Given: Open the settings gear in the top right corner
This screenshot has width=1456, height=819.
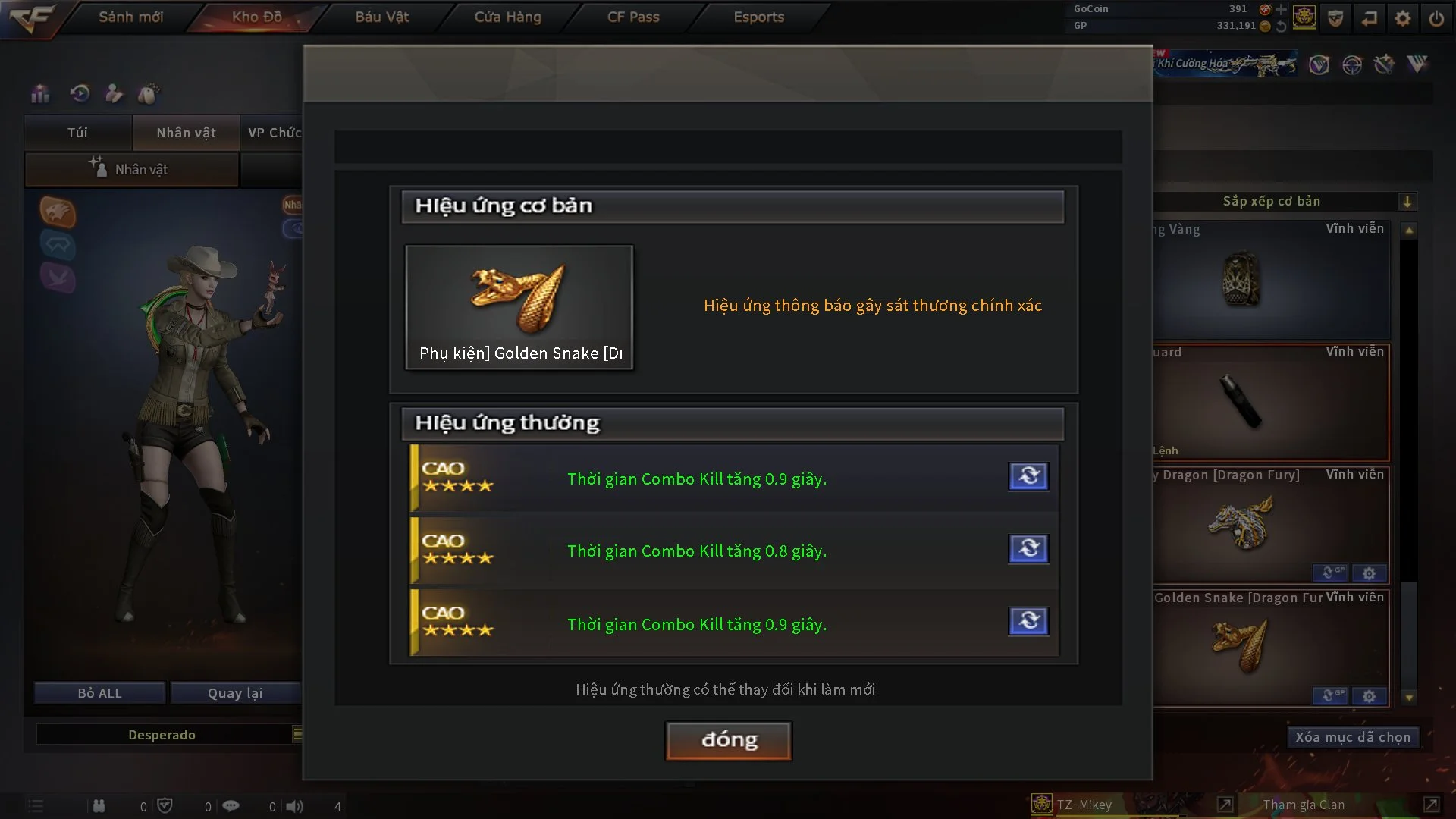Looking at the screenshot, I should tap(1403, 17).
